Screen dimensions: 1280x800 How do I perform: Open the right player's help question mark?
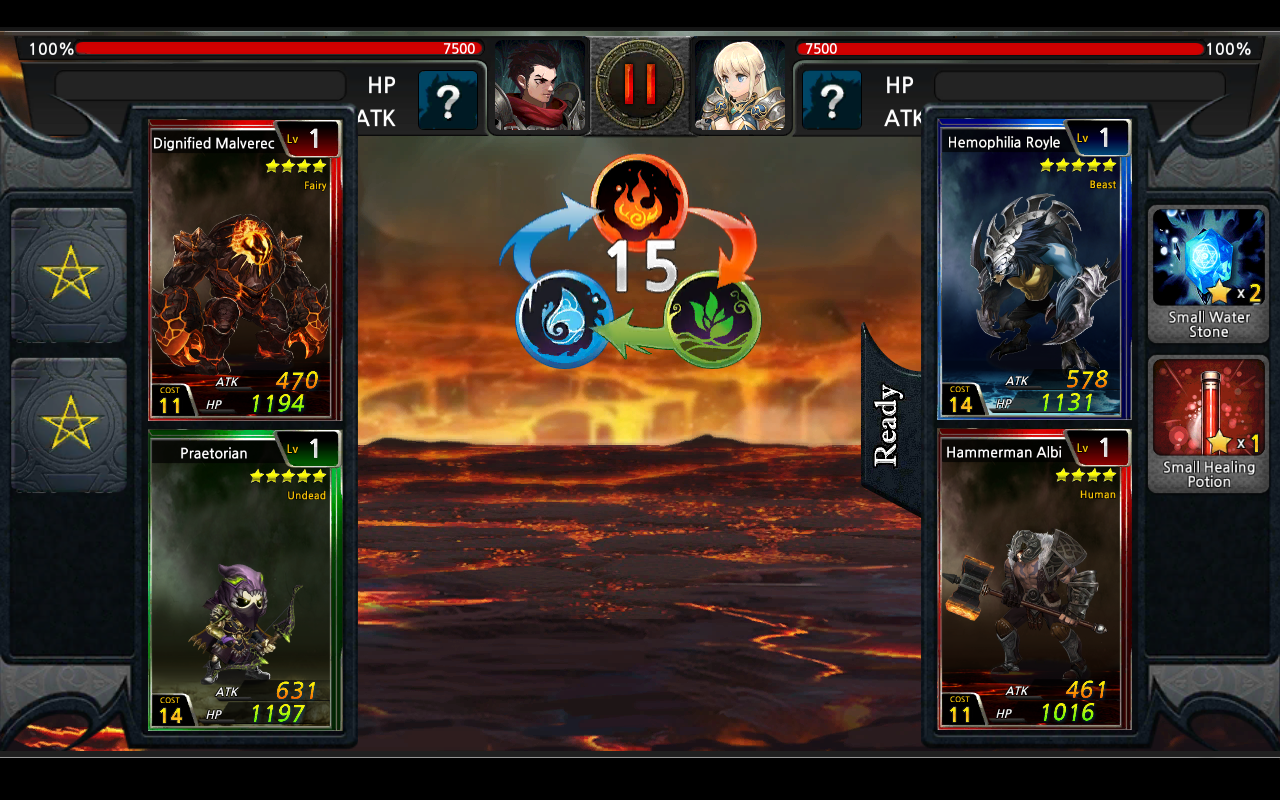831,100
